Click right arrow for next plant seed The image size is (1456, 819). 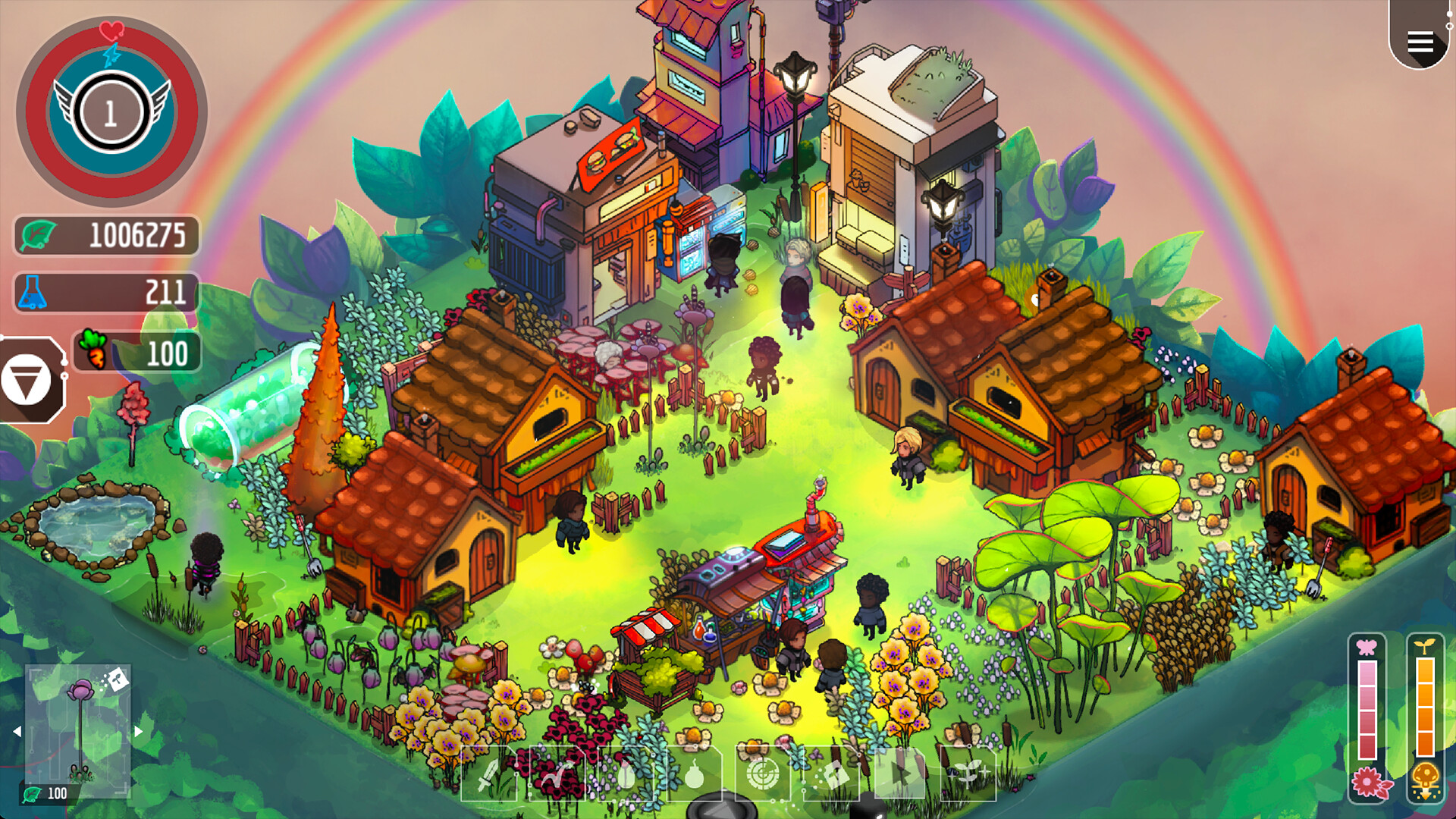coord(138,731)
